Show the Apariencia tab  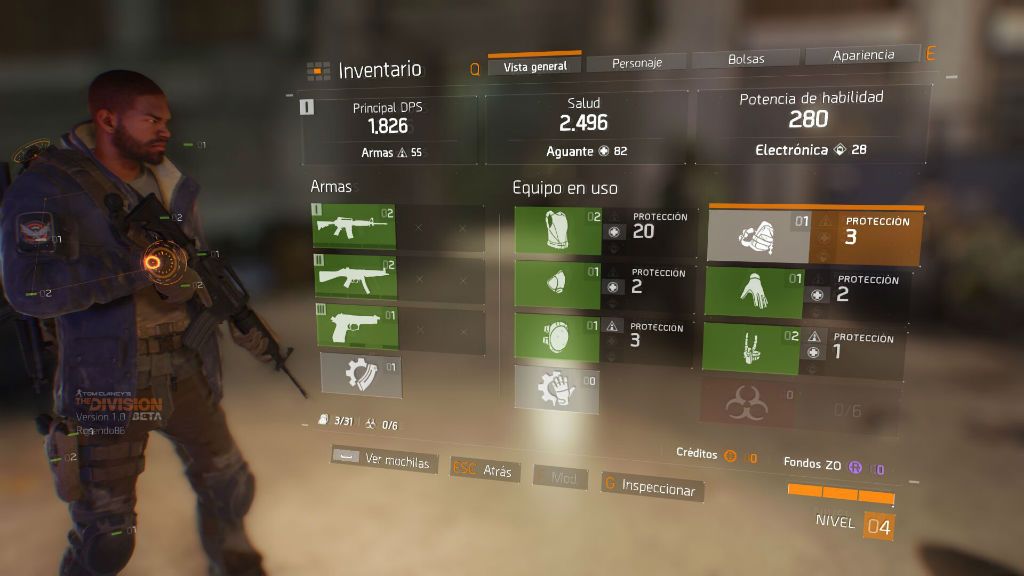point(863,56)
